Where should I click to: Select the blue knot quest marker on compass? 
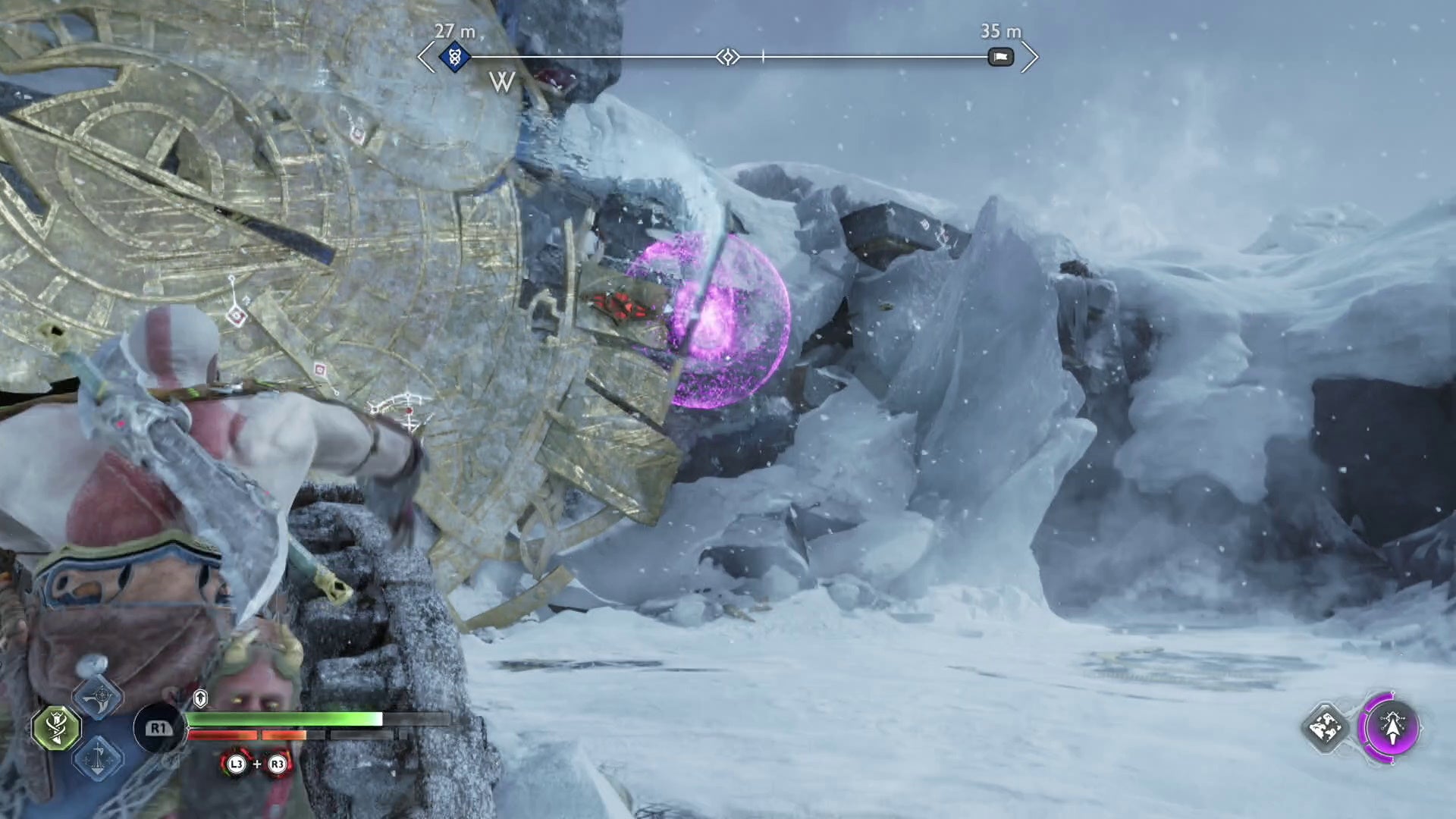pyautogui.click(x=454, y=57)
